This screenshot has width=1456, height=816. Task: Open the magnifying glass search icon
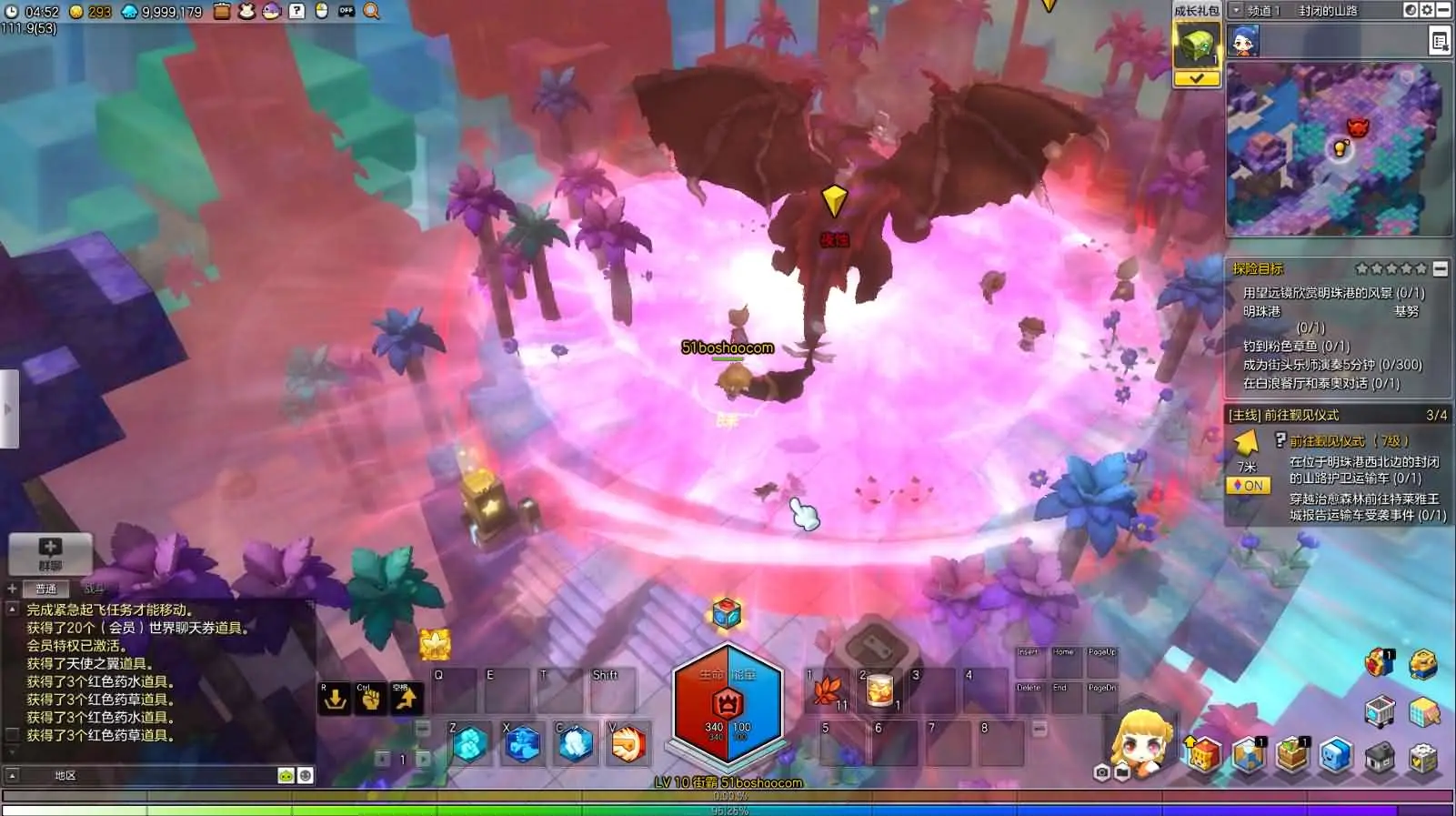372,11
